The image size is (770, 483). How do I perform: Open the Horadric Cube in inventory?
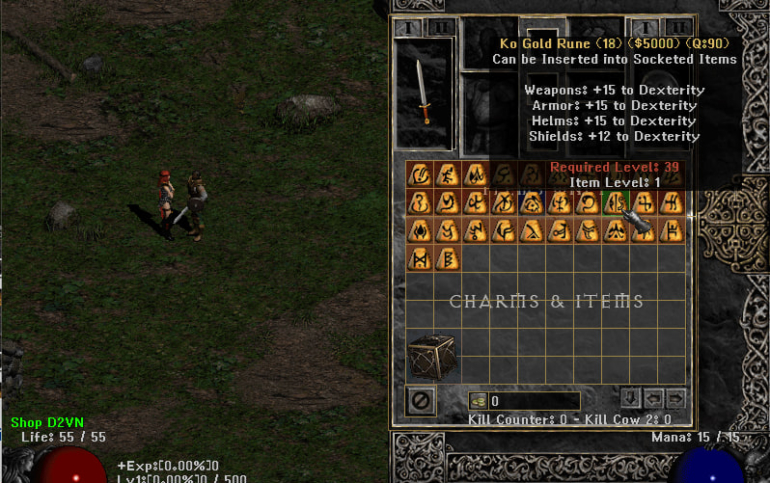[431, 356]
